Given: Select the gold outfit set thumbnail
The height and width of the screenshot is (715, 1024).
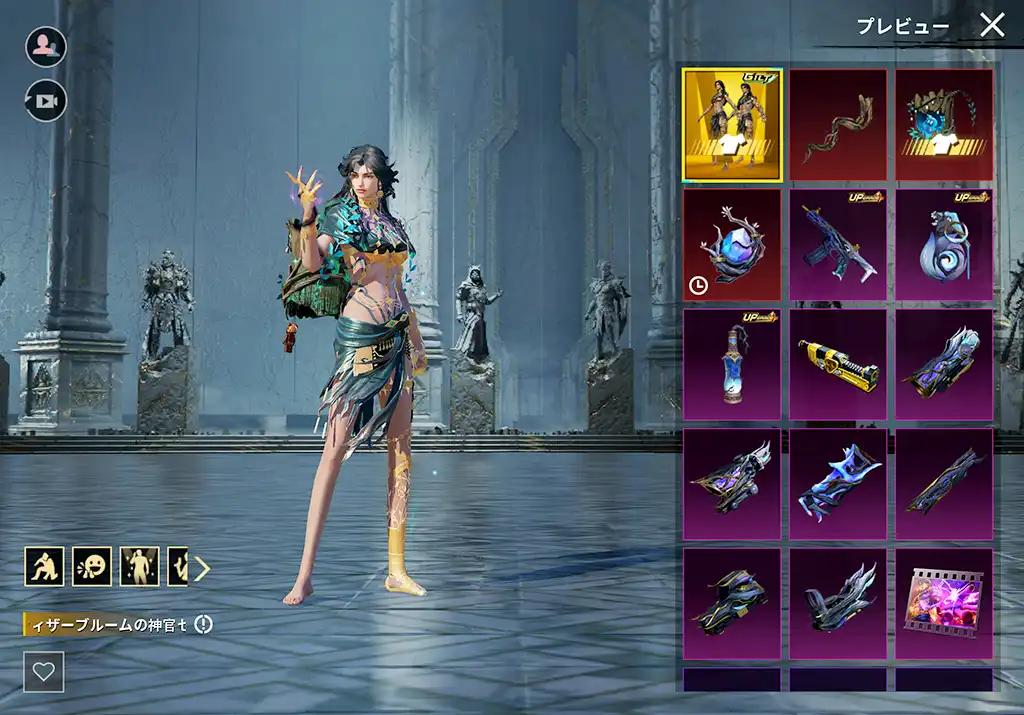Looking at the screenshot, I should [x=732, y=125].
